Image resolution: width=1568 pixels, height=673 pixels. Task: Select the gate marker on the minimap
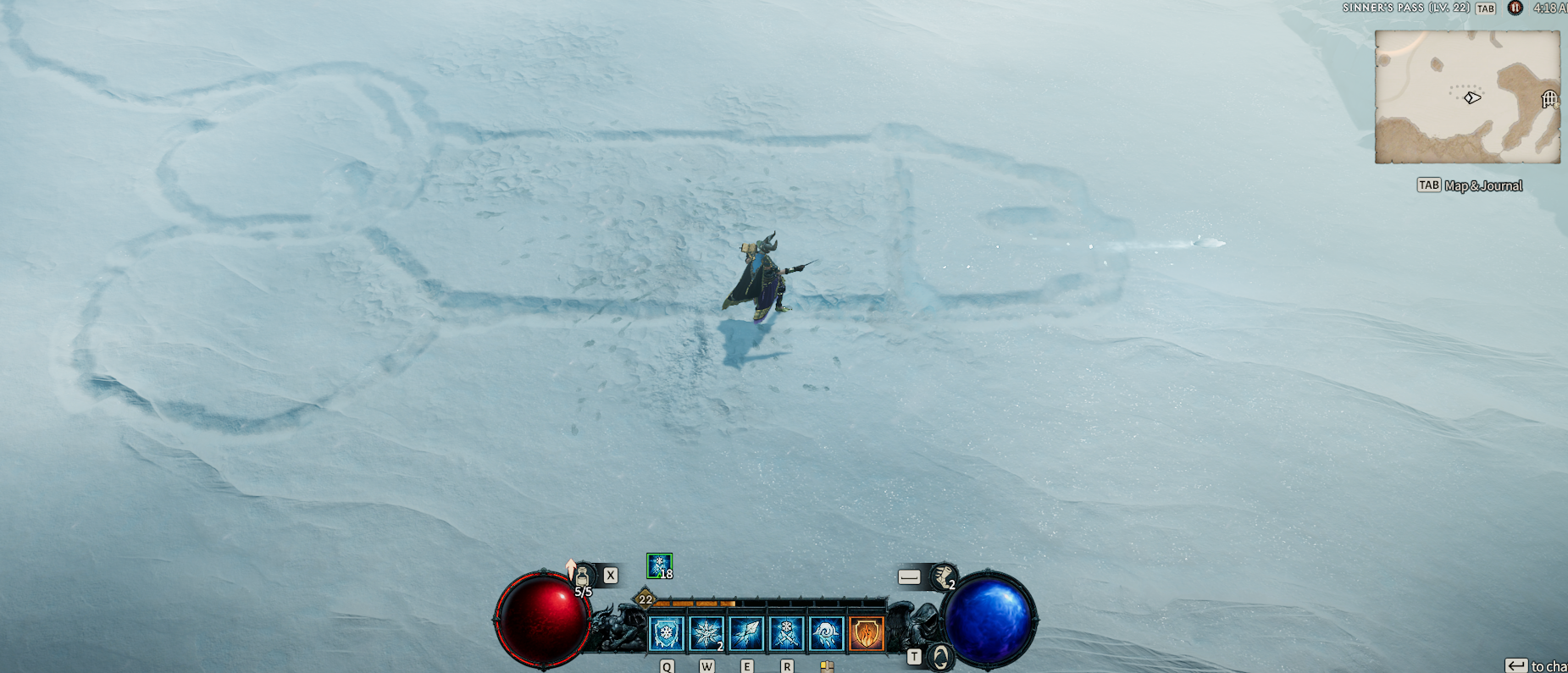(x=1549, y=100)
